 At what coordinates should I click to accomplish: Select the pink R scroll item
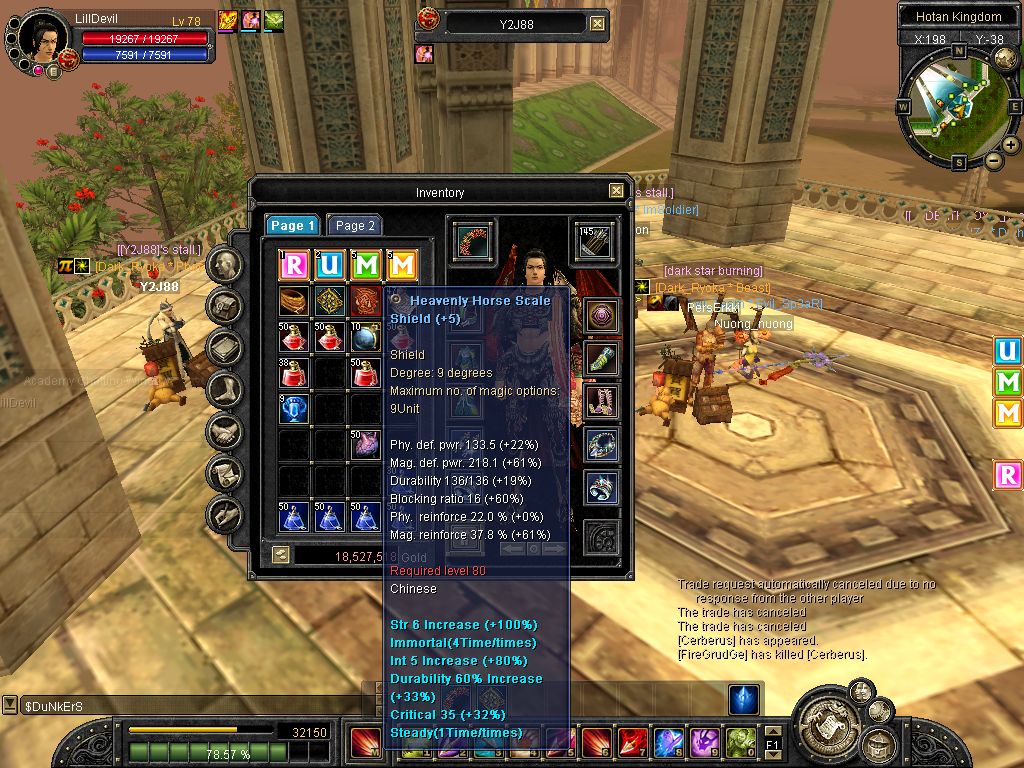294,265
